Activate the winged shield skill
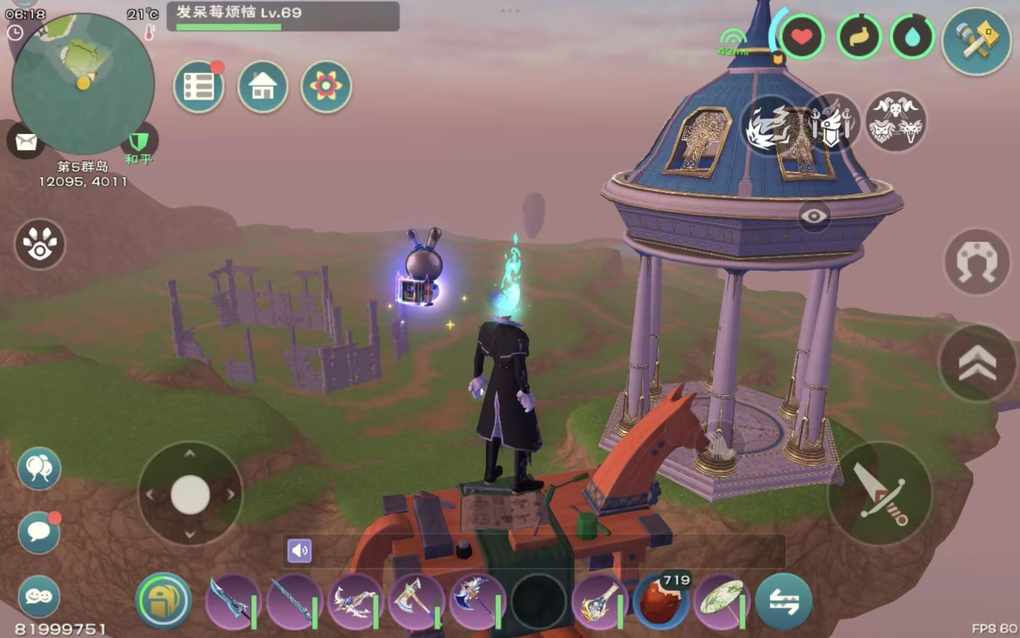 [833, 123]
